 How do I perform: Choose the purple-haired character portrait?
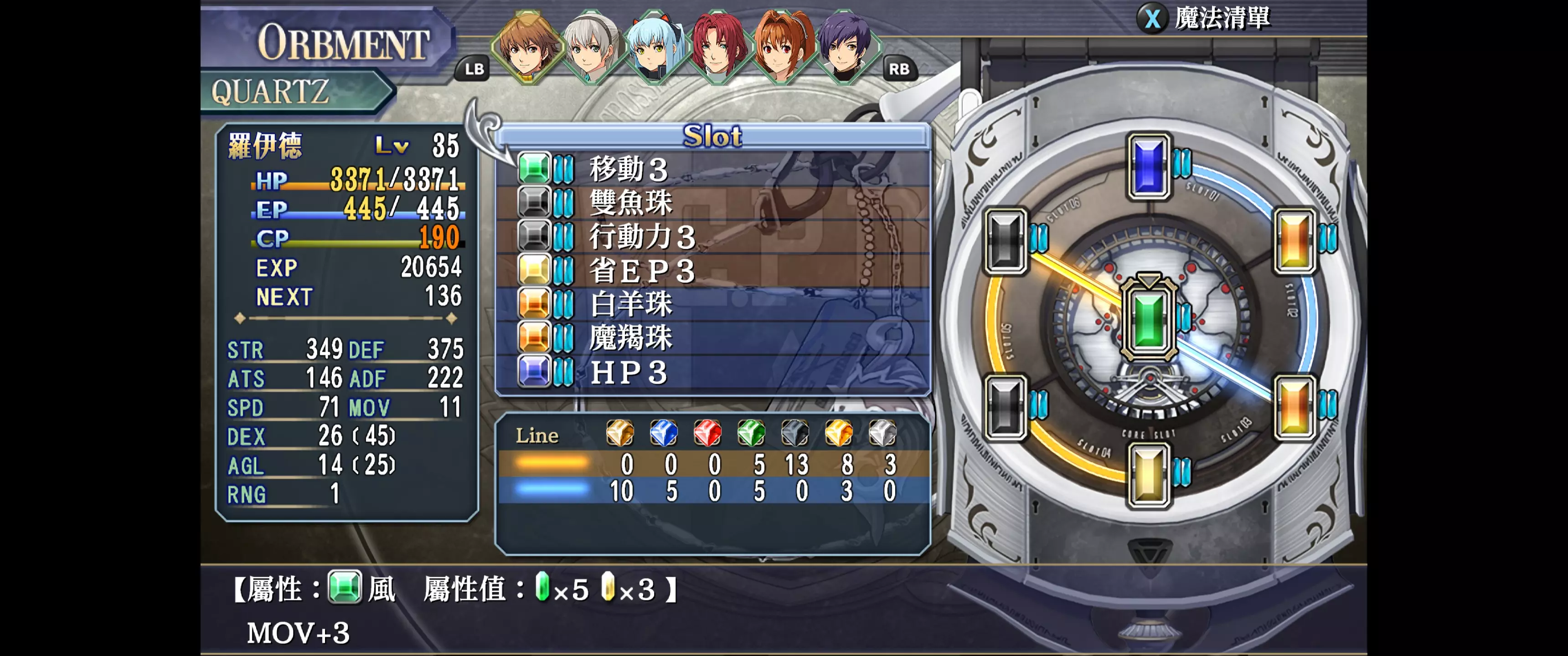[845, 47]
